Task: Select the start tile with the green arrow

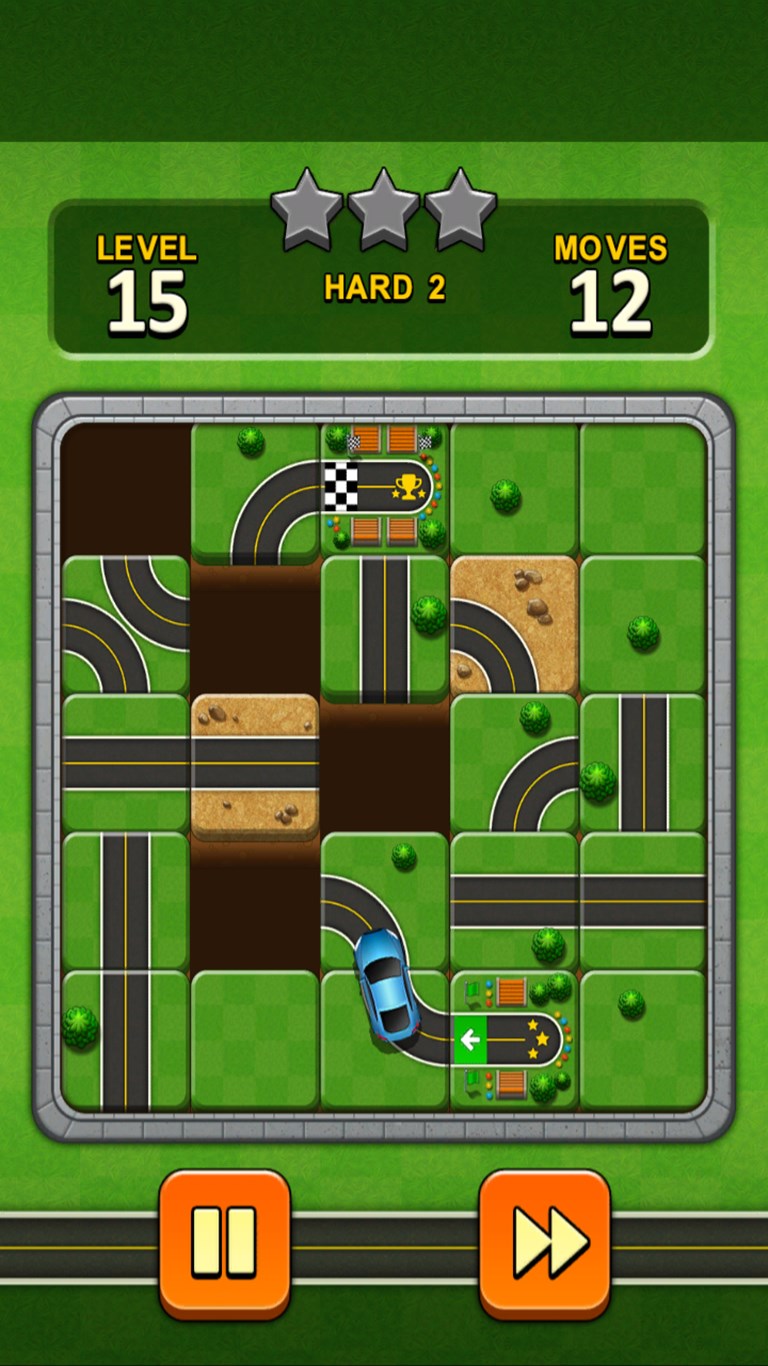Action: (x=514, y=1040)
